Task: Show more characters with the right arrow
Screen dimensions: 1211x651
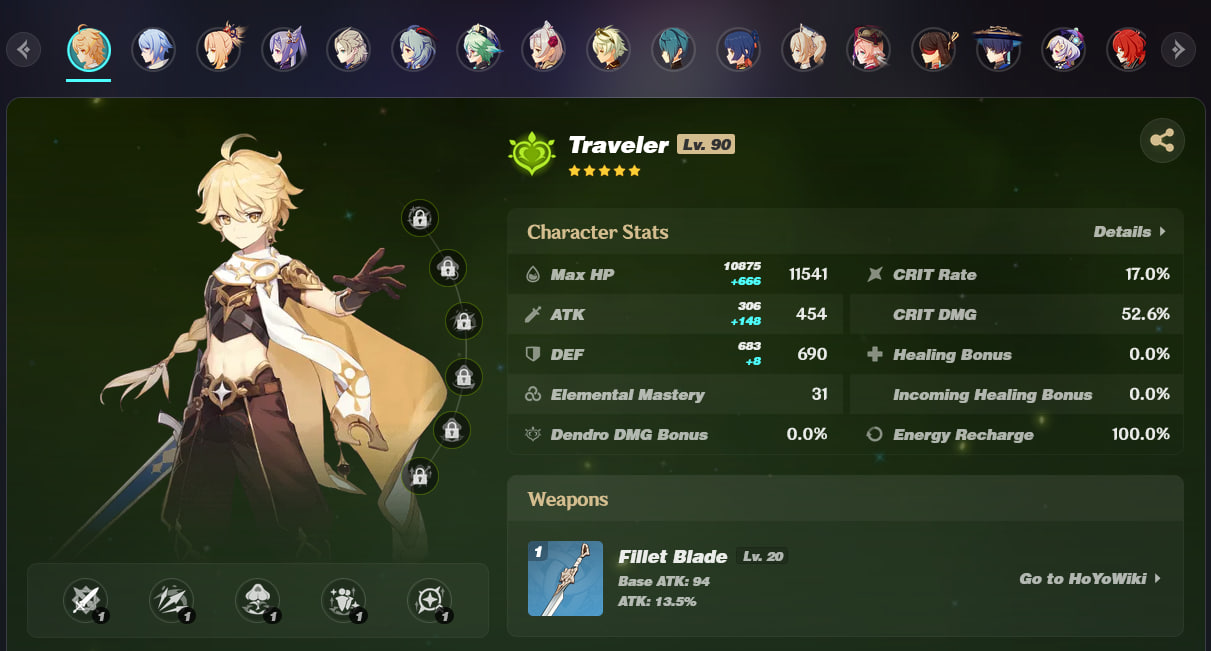Action: [x=1178, y=48]
